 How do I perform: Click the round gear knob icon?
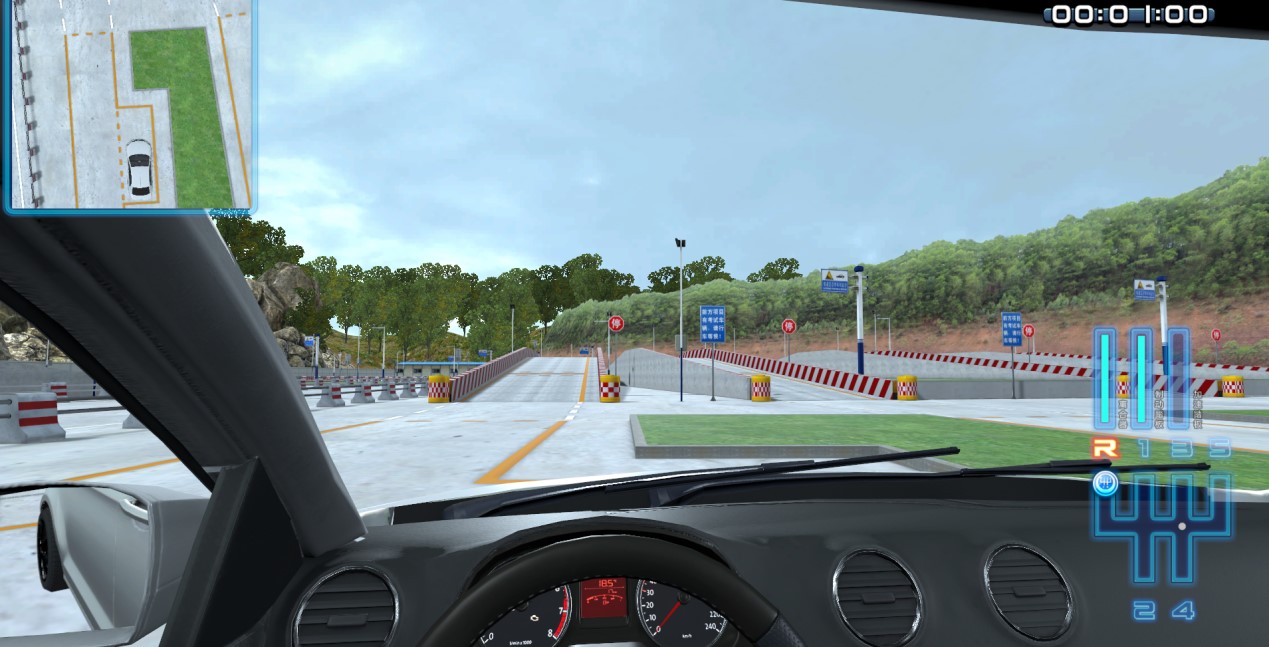1105,485
